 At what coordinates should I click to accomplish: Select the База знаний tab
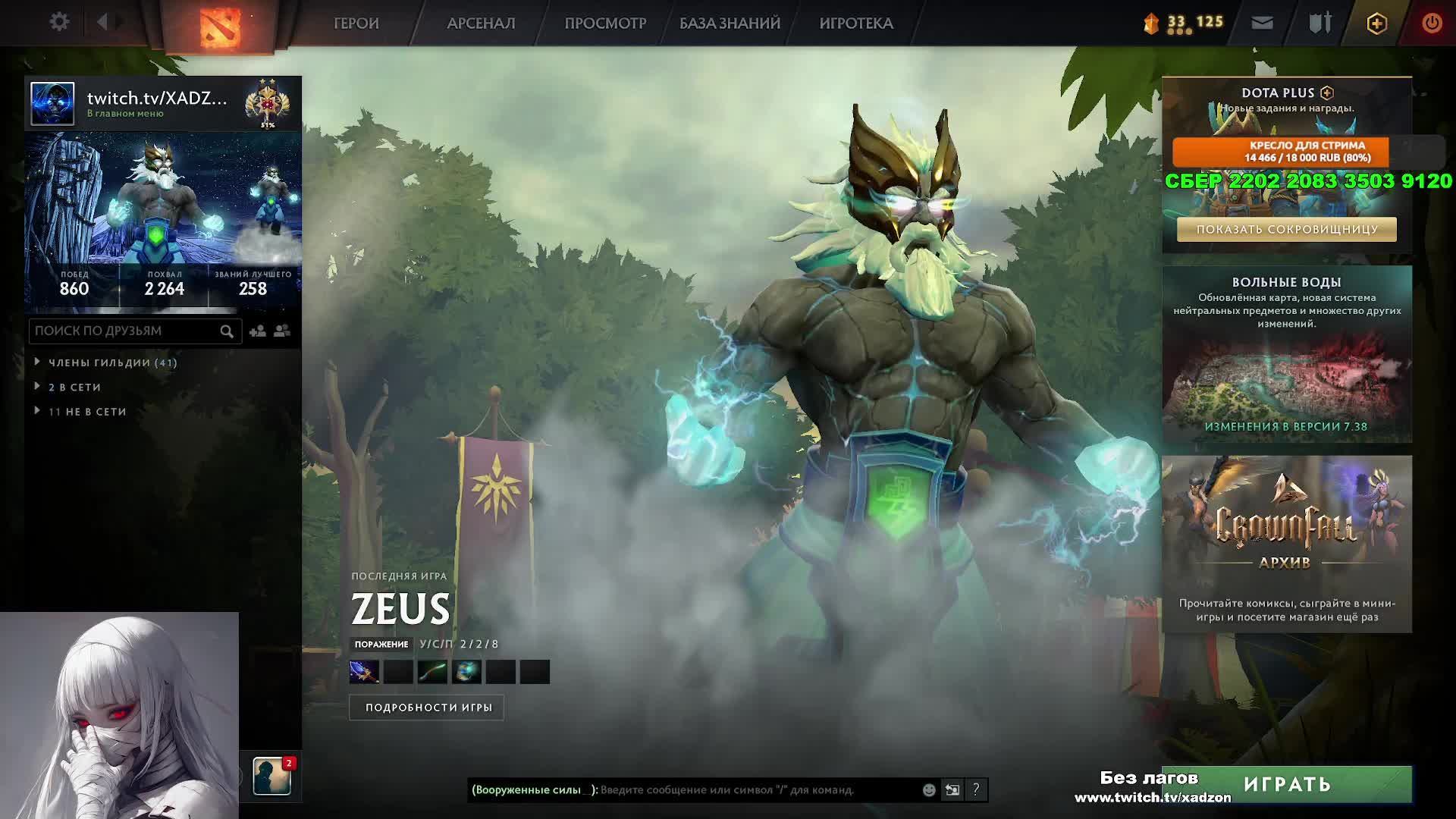[730, 24]
